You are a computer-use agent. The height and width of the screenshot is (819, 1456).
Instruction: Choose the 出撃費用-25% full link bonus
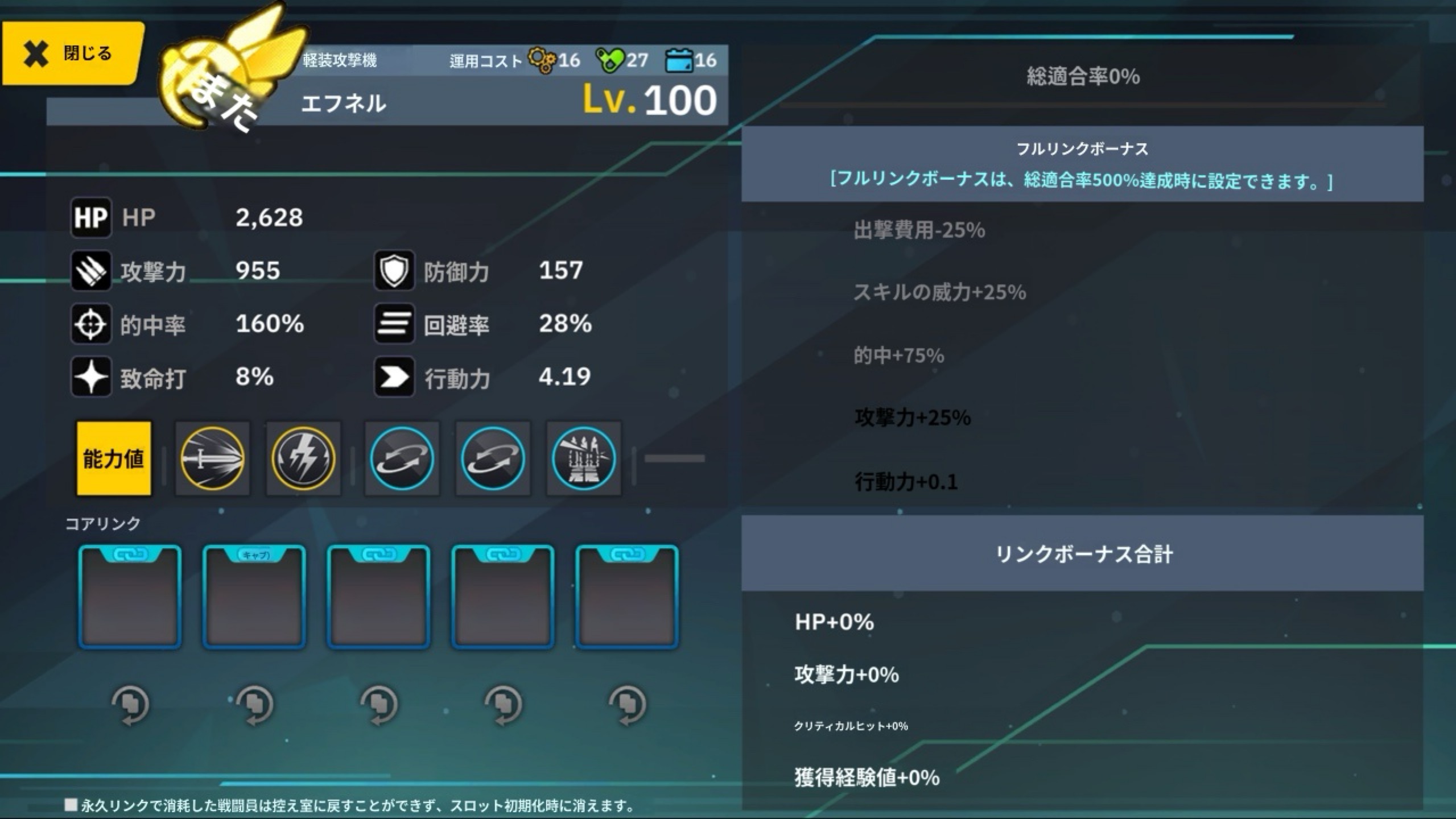coord(919,230)
